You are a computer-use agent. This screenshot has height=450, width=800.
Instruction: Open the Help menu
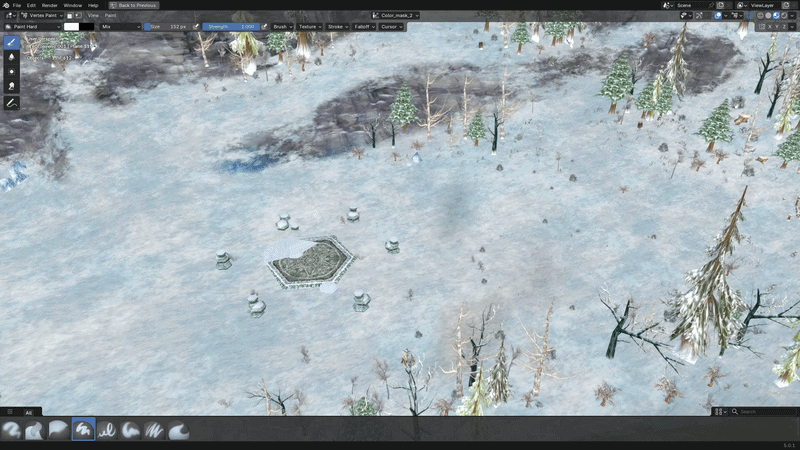93,5
